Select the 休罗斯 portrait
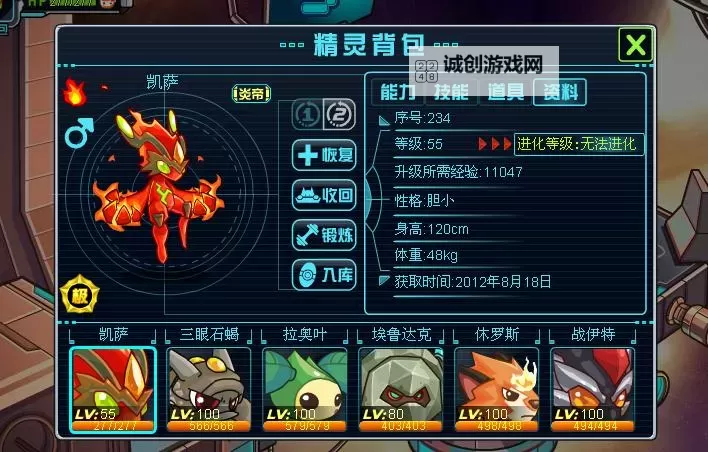Image resolution: width=708 pixels, height=452 pixels. tap(497, 388)
